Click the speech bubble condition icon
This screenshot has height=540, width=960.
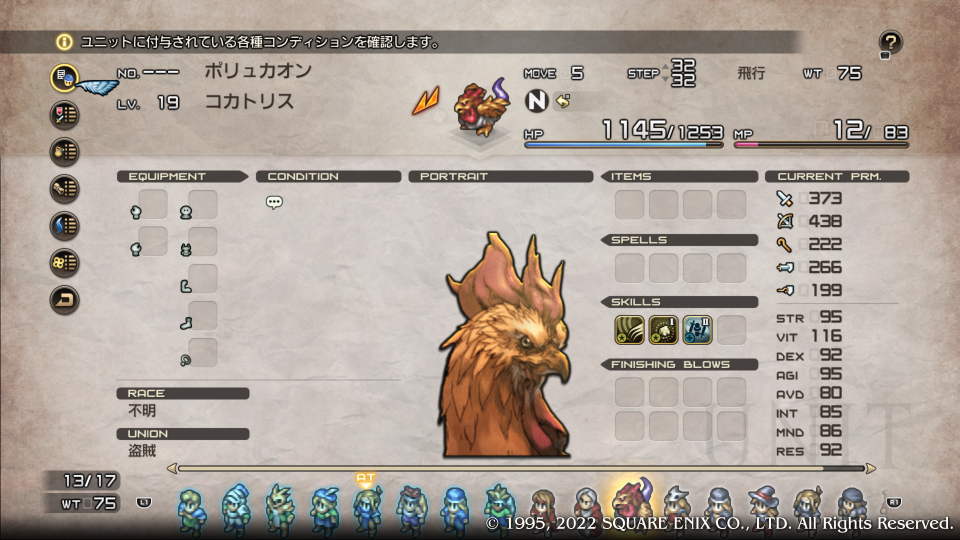pyautogui.click(x=274, y=202)
